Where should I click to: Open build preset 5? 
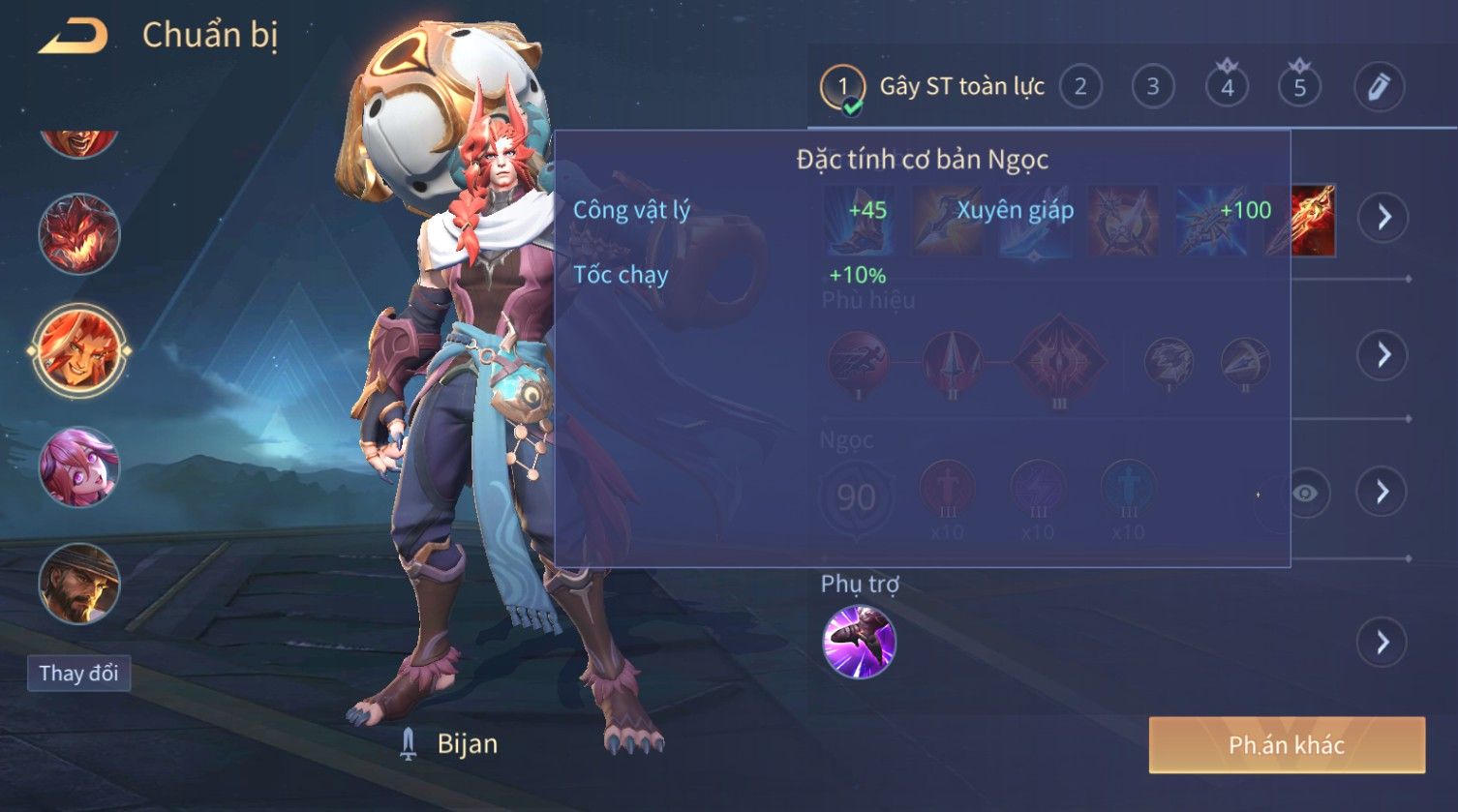(1299, 87)
